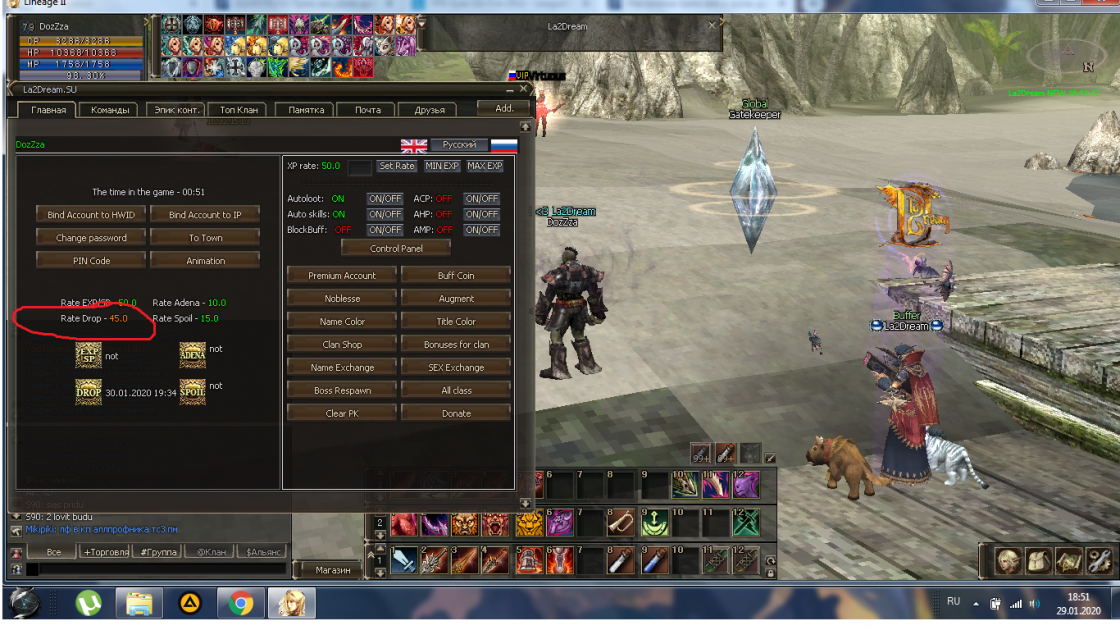Click Bind Account to HWID button

click(91, 215)
